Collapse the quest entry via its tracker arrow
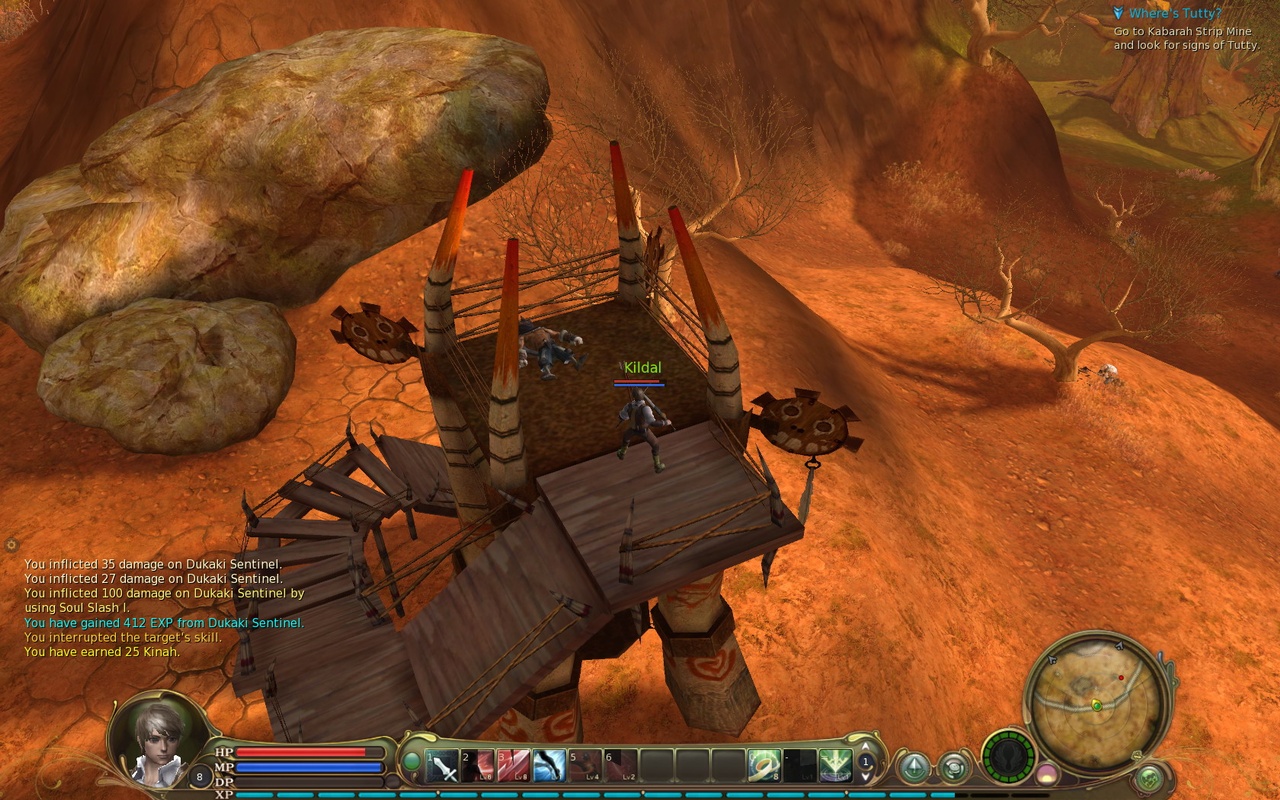 (1119, 13)
